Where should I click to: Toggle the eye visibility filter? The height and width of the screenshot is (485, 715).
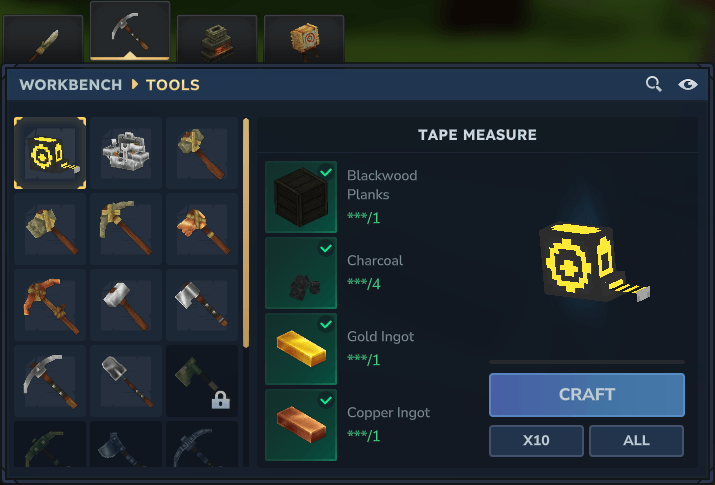click(688, 85)
